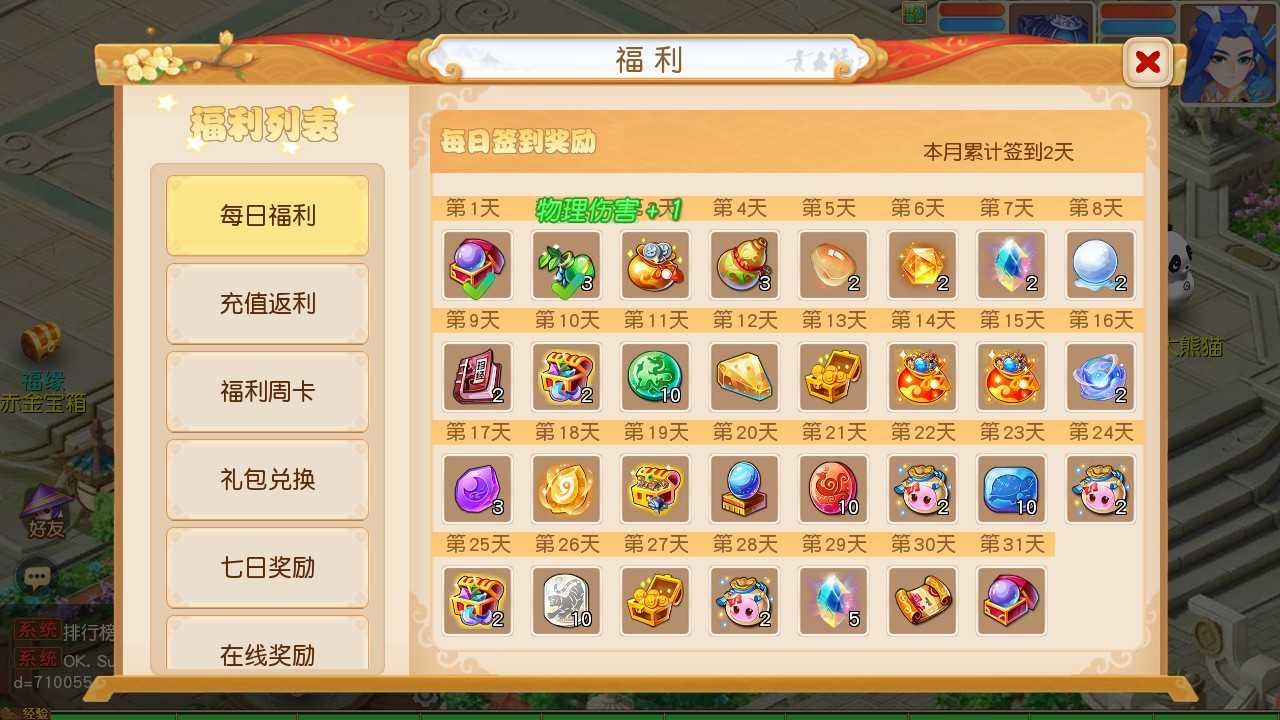Viewport: 1280px width, 720px height.
Task: Click the day 21 treasure chest reward
Action: click(833, 490)
